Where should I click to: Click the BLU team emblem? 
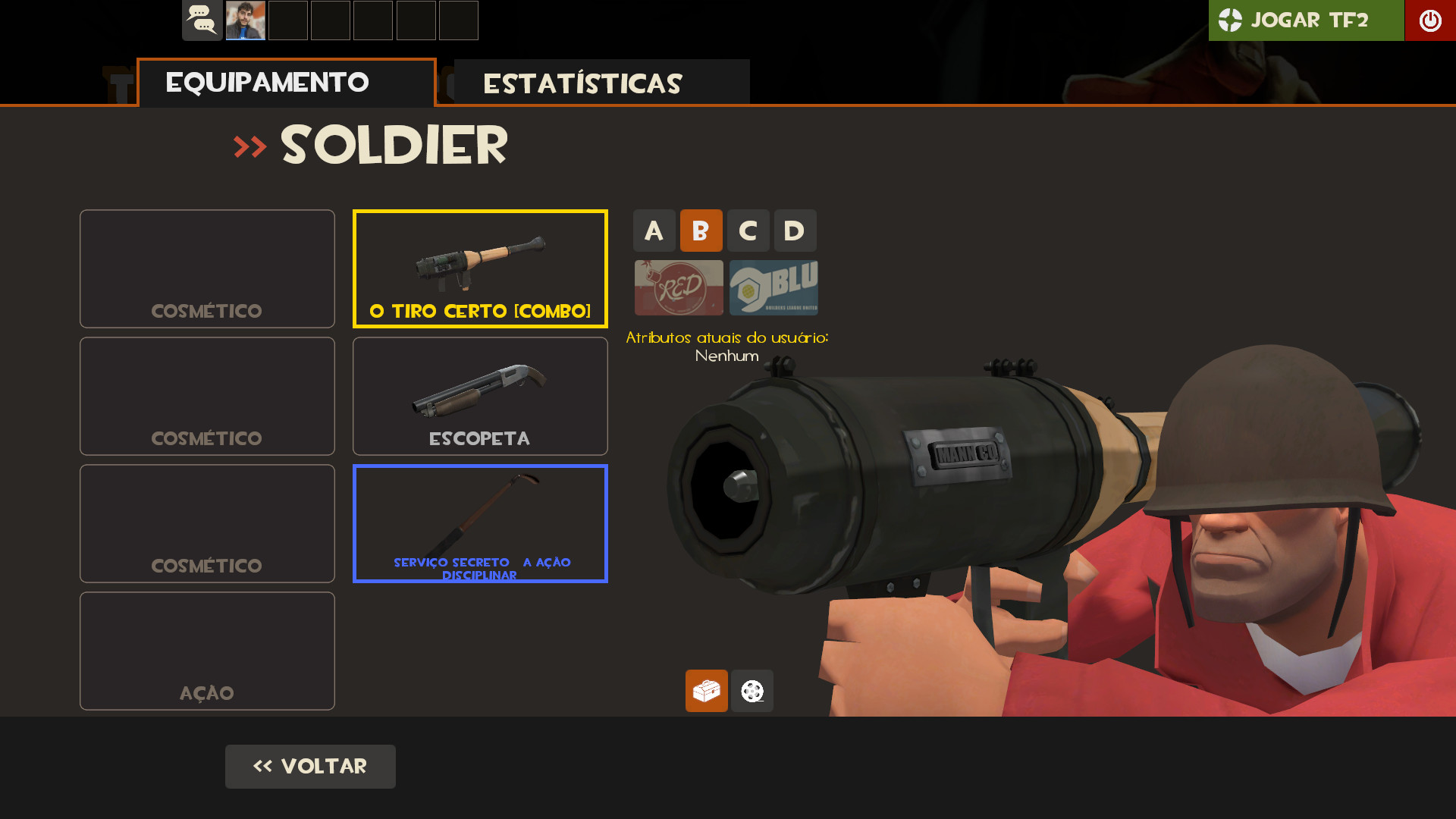click(773, 288)
